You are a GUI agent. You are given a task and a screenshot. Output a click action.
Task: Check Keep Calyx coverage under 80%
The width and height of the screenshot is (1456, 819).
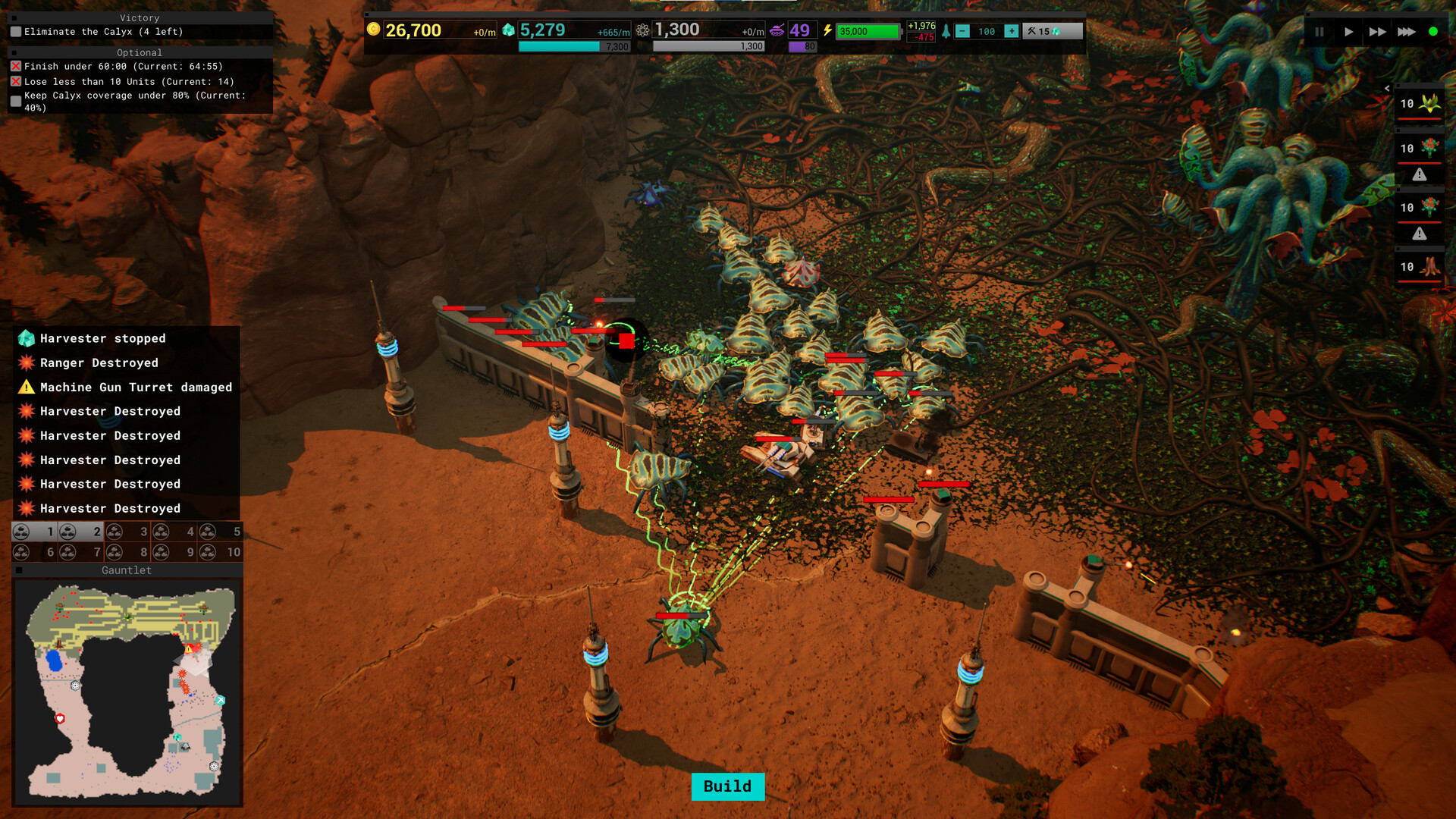click(15, 99)
